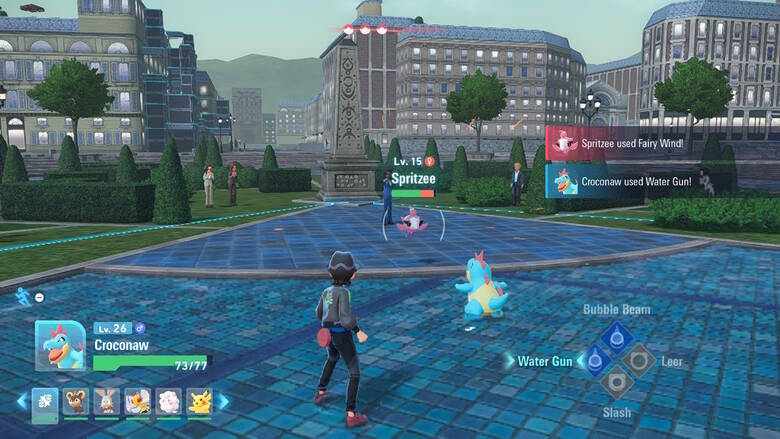Choose the rabbit Pokémon party slot

pos(106,402)
